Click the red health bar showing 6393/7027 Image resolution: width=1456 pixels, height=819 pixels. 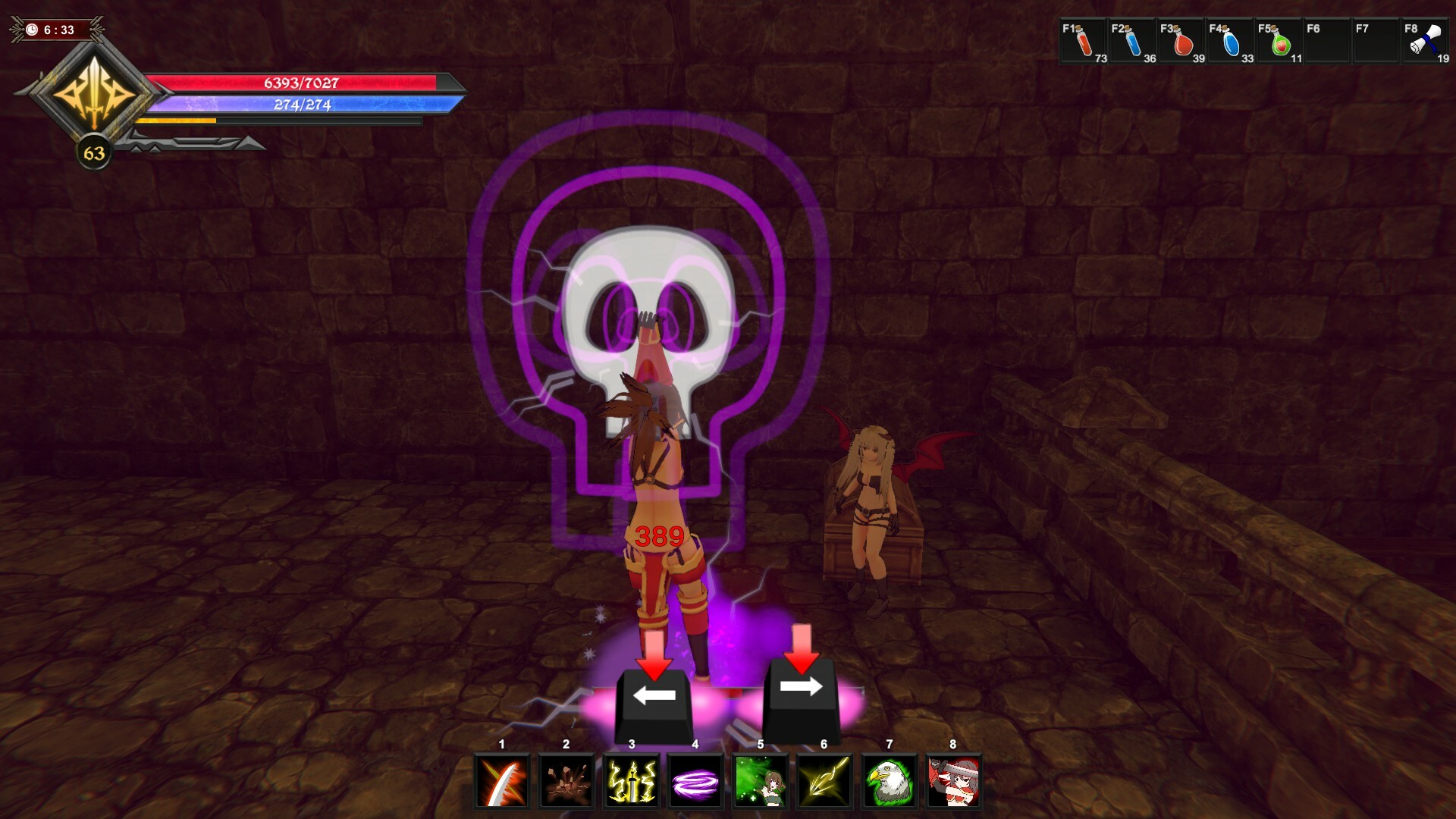point(301,83)
